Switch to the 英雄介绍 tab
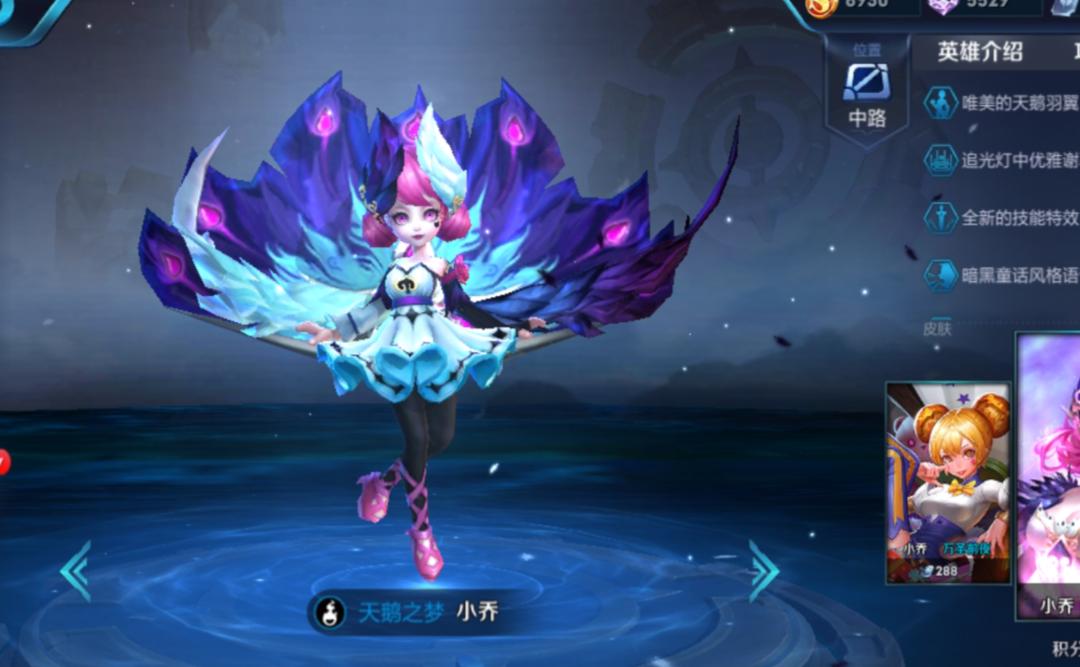Image resolution: width=1080 pixels, height=667 pixels. 980,53
